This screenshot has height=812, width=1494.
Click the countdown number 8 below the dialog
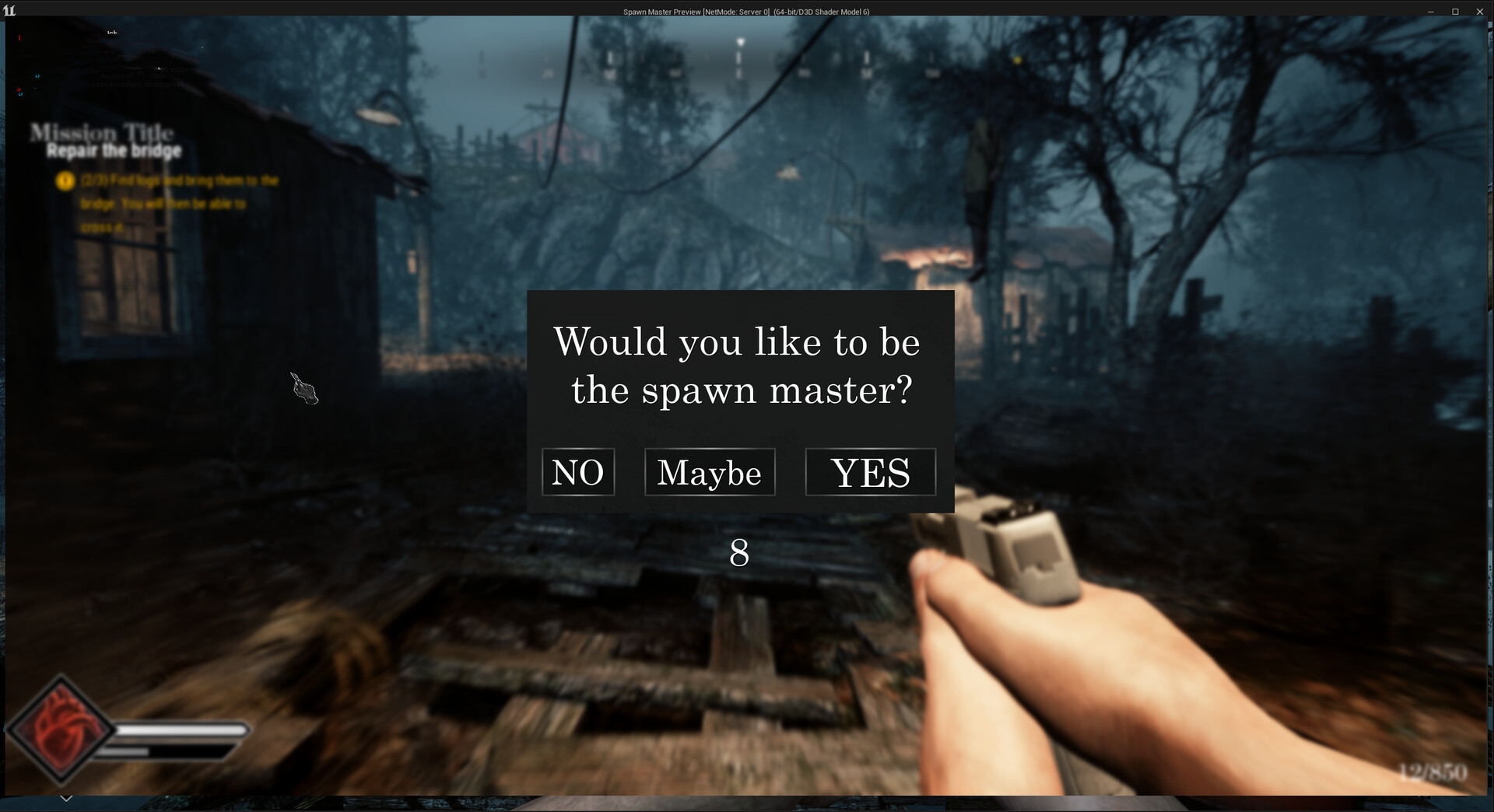tap(738, 553)
